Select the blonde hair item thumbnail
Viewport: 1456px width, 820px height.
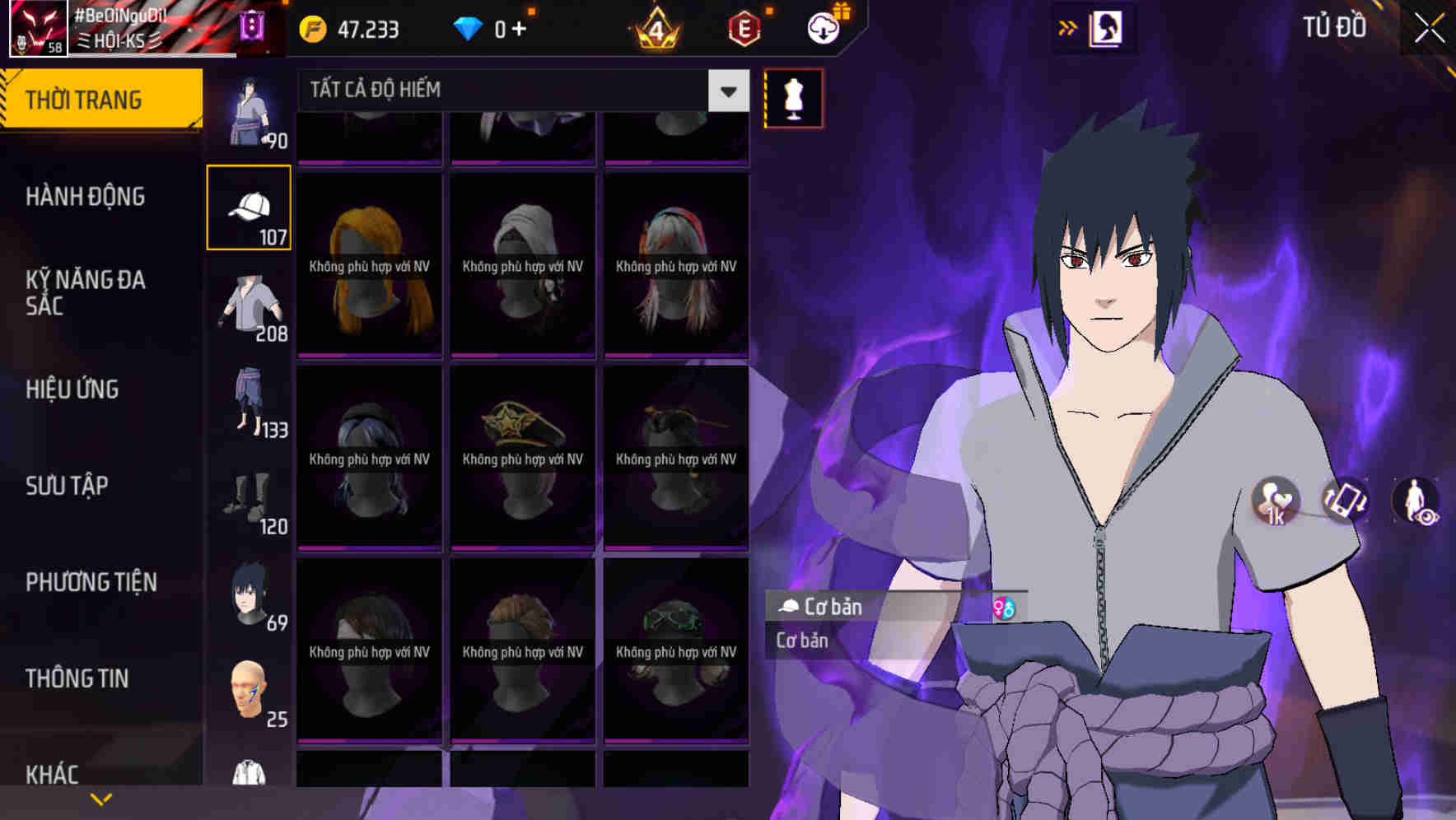point(369,263)
